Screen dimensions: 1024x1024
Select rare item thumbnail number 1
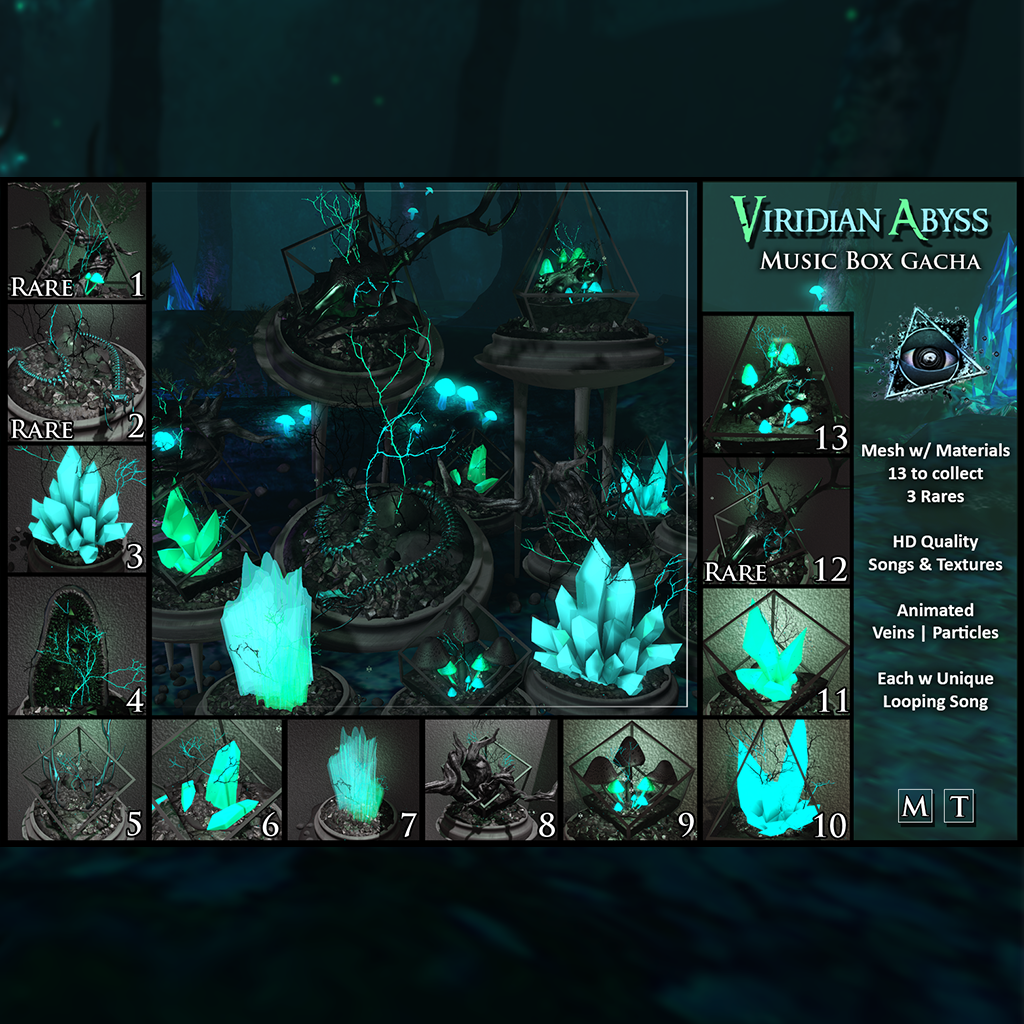(77, 242)
